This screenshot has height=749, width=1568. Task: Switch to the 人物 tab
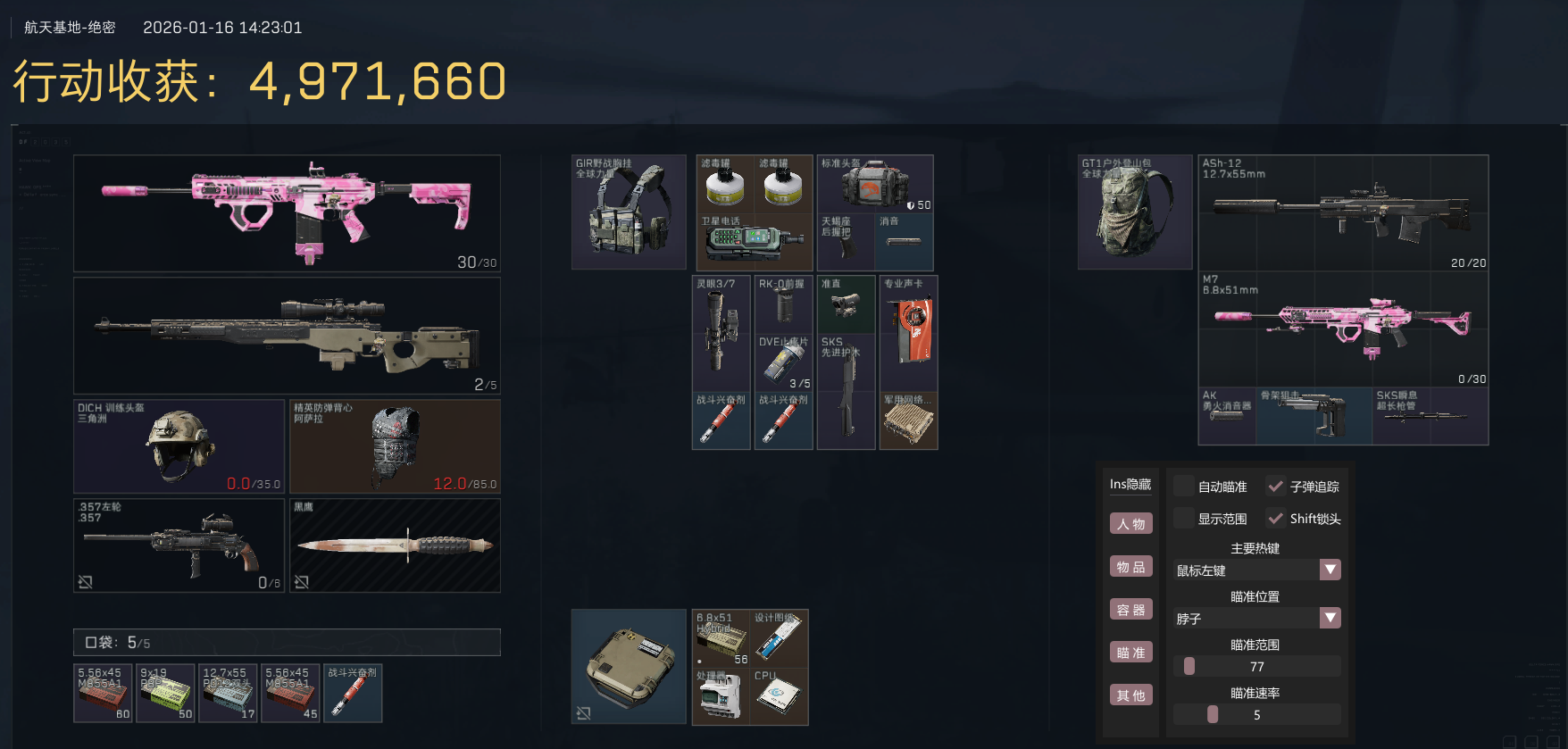(1130, 524)
